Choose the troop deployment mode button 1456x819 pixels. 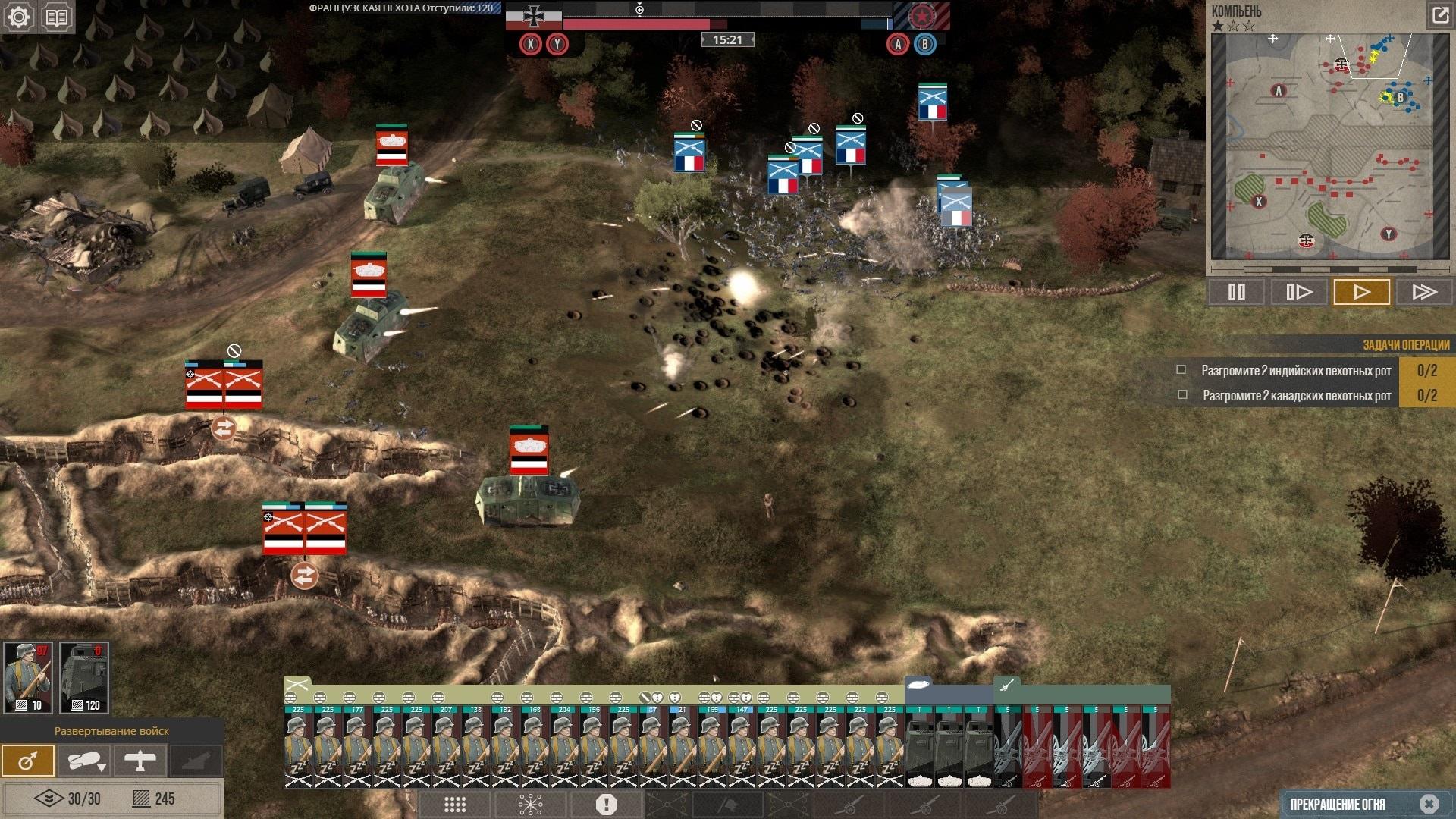[28, 761]
